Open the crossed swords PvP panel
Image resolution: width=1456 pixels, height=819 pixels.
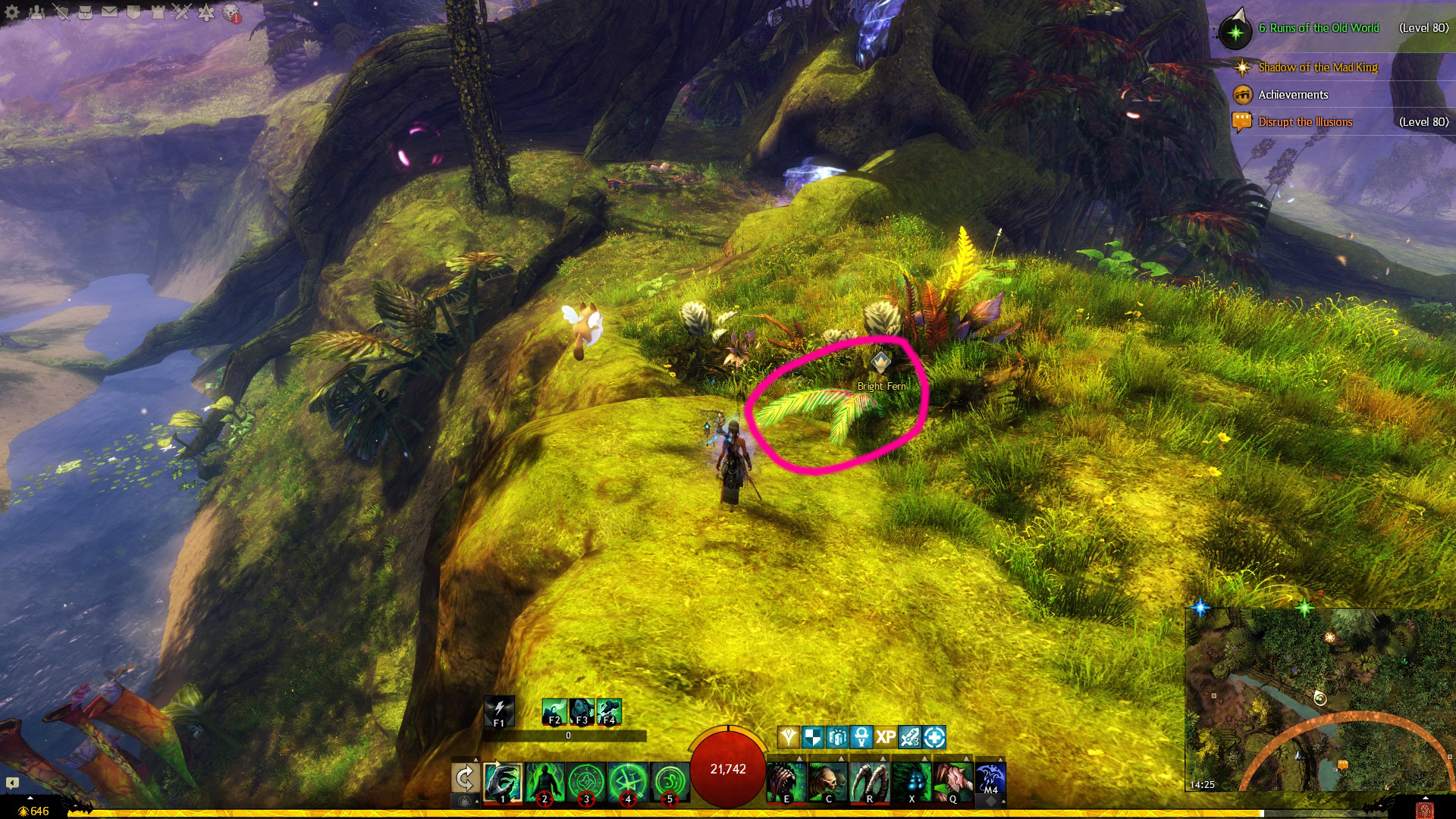[182, 12]
